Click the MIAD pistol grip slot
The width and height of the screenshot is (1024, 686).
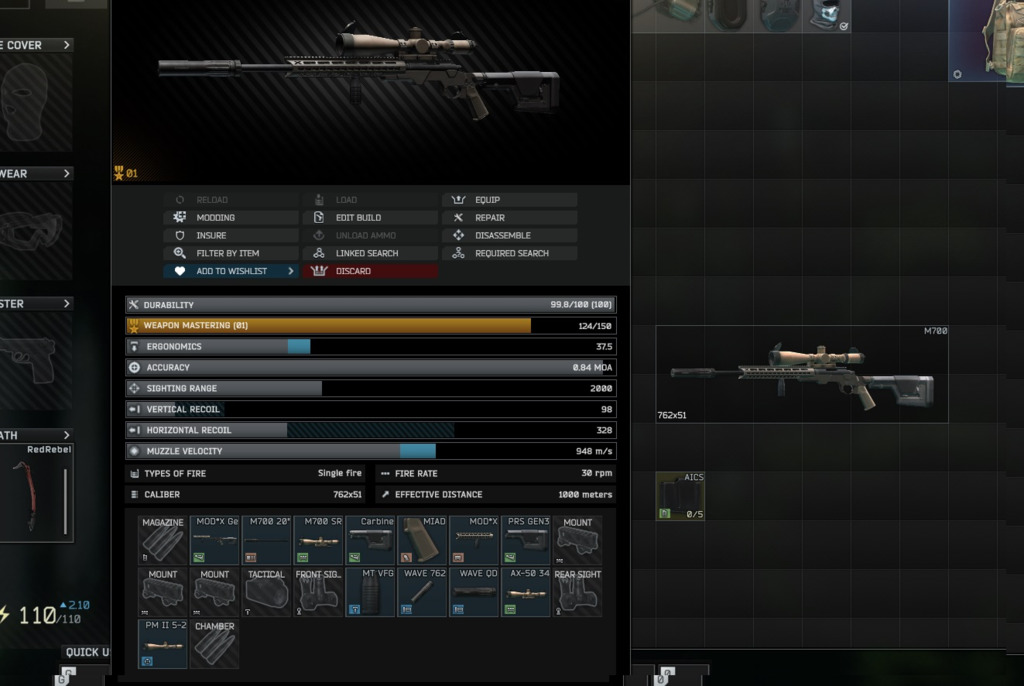coord(422,541)
